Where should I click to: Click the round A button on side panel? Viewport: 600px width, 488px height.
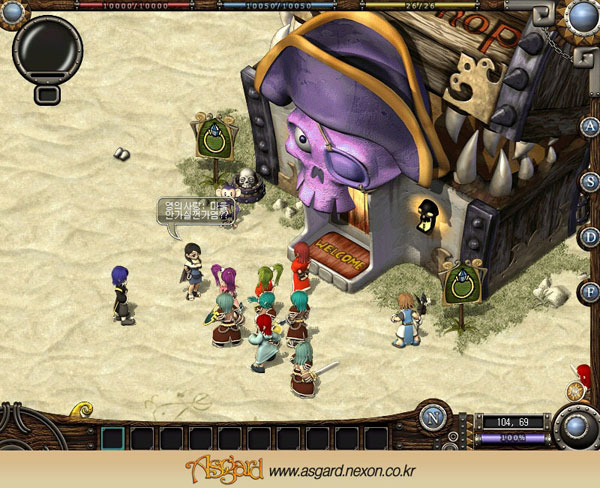point(589,126)
